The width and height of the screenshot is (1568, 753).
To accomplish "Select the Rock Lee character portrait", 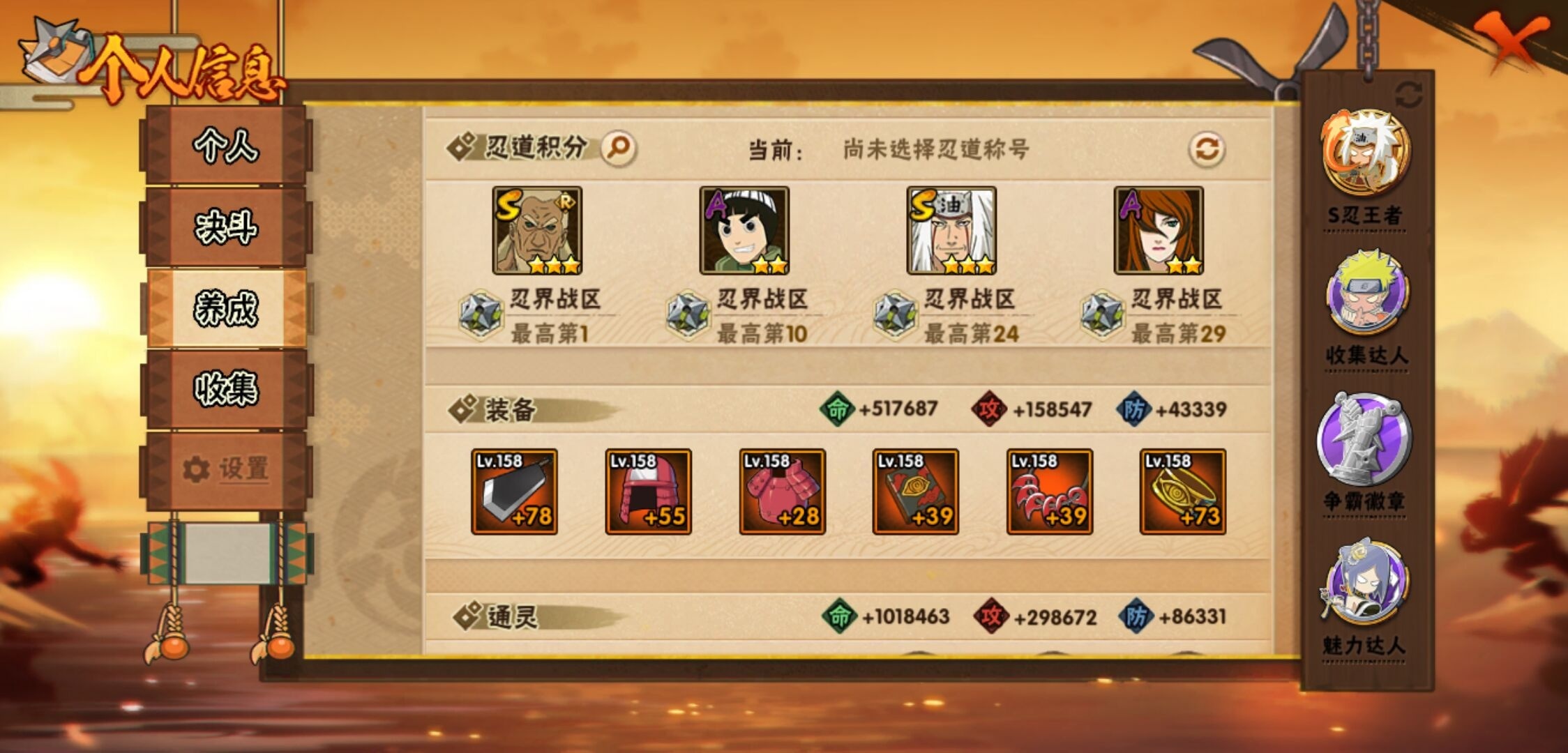I will point(742,231).
